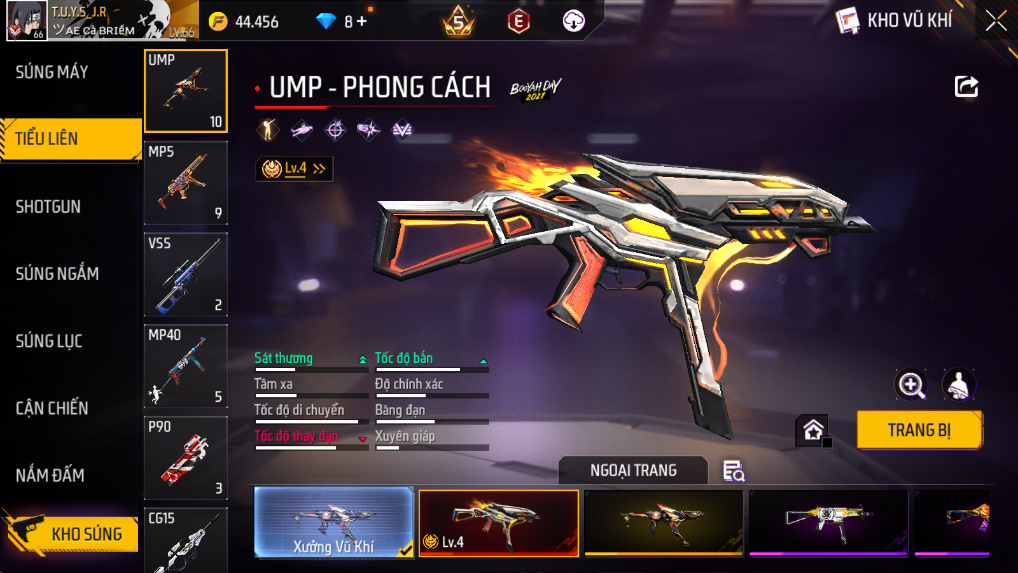Image resolution: width=1018 pixels, height=573 pixels.
Task: Zoom in with the magnifier icon
Action: (910, 384)
